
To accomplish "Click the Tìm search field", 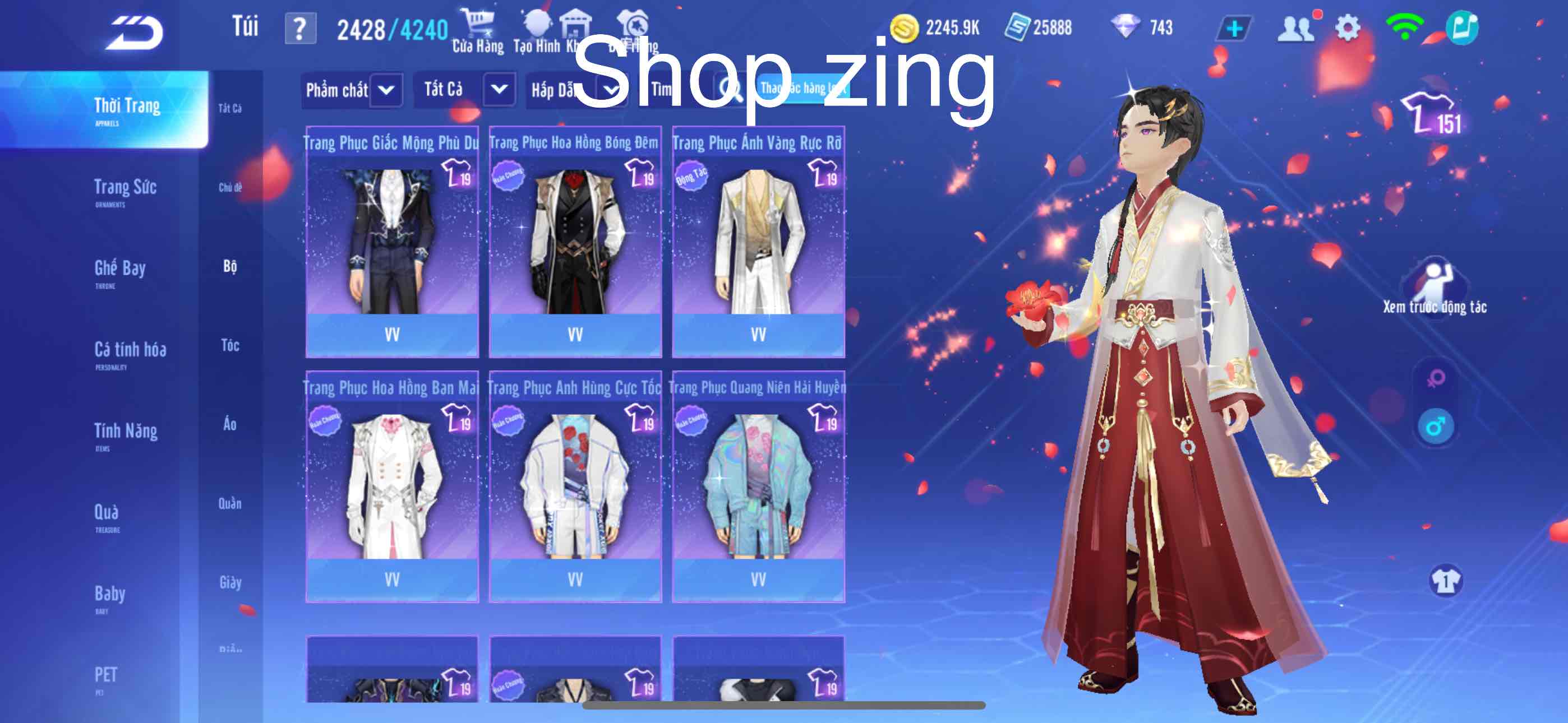I will [x=663, y=90].
